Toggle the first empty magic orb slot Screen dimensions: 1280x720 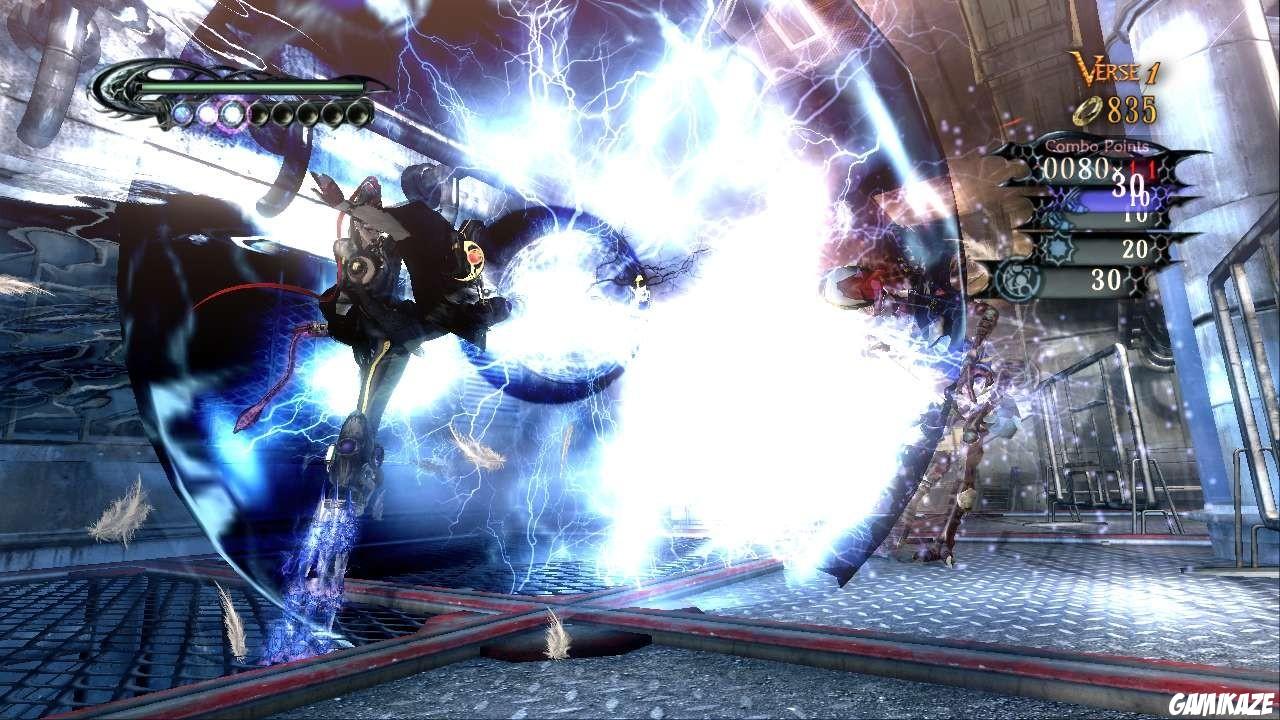coord(258,115)
